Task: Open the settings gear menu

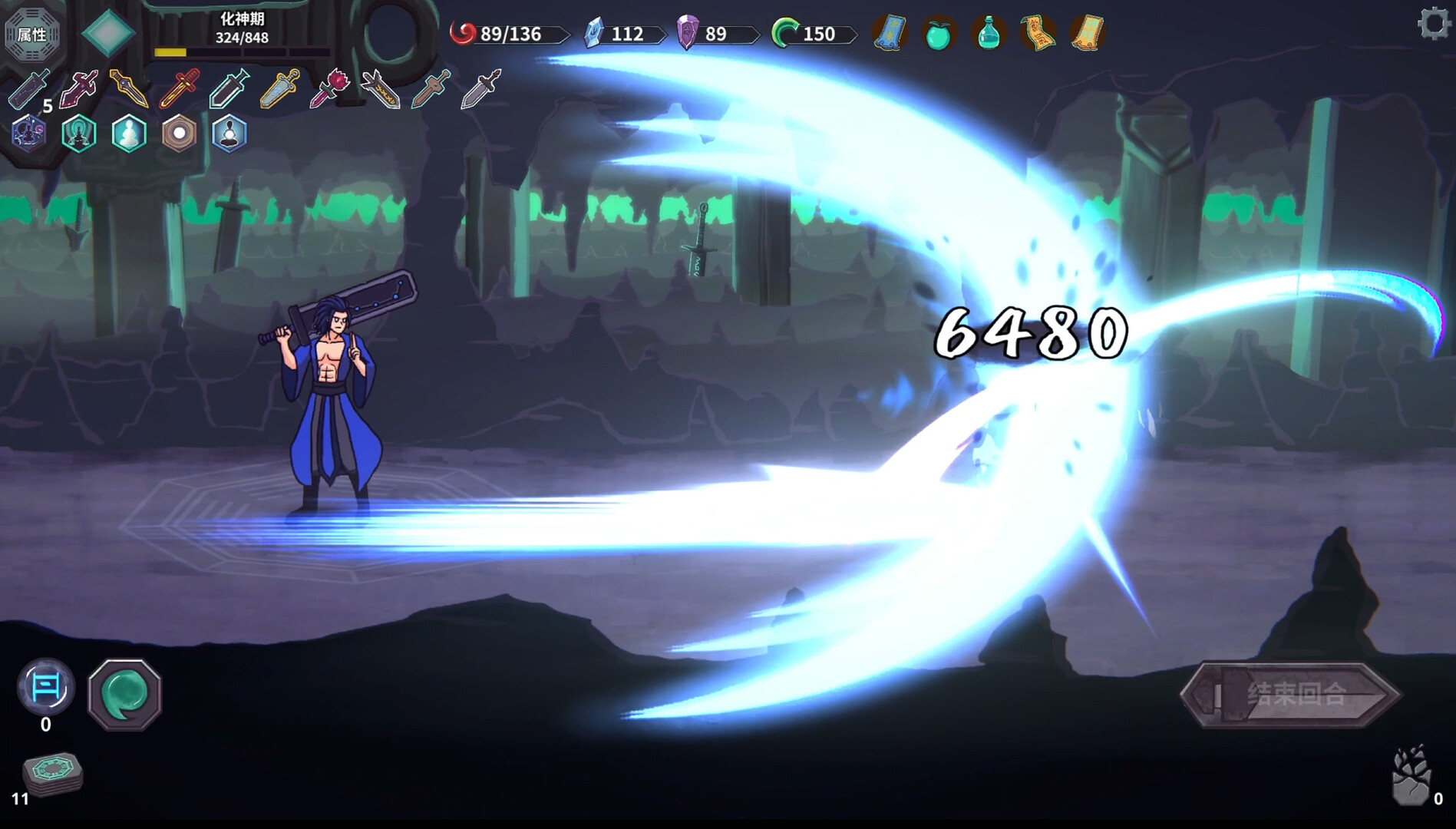Action: point(1433,25)
